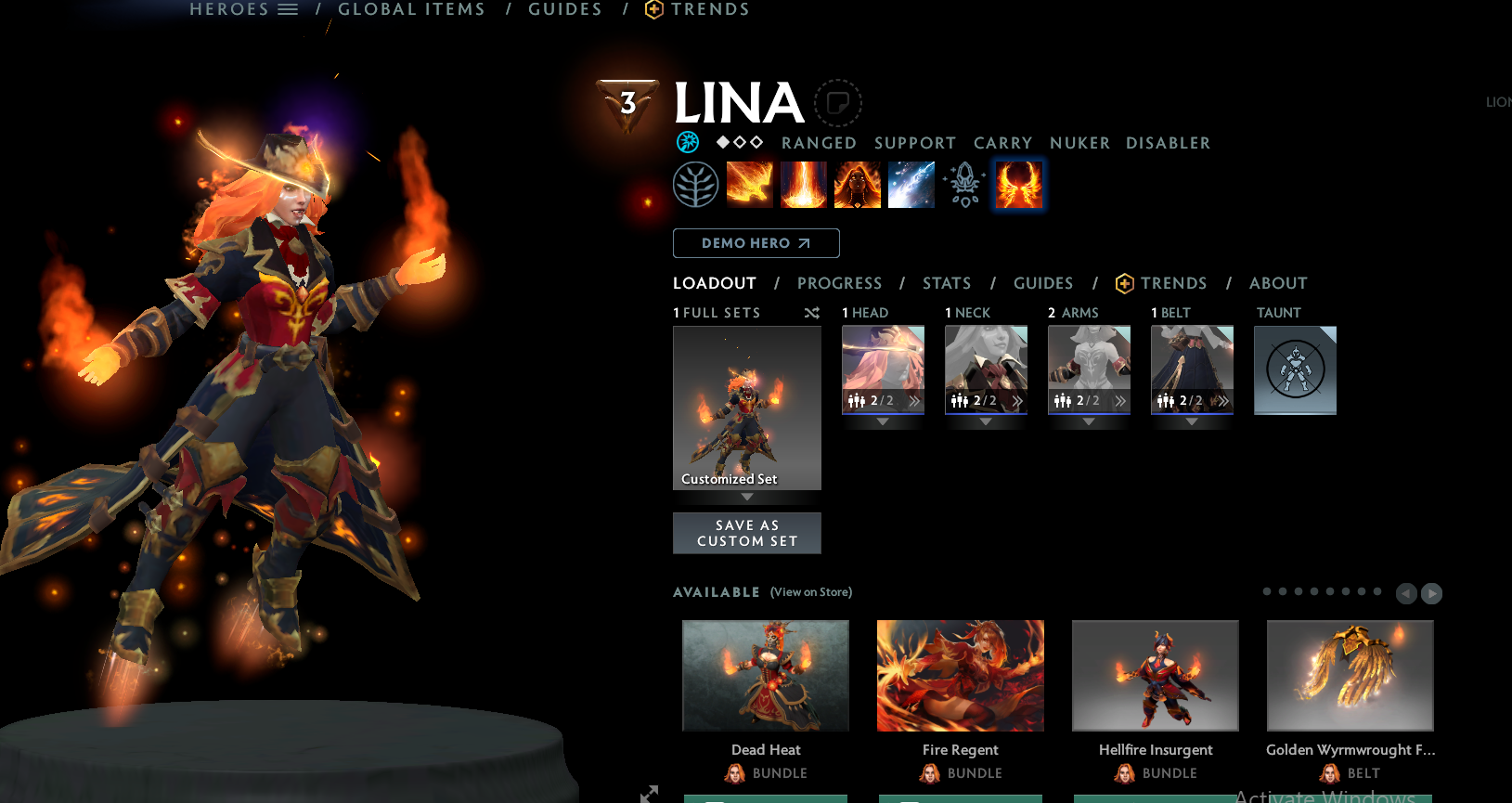Image resolution: width=1512 pixels, height=803 pixels.
Task: Switch to the Stats tab
Action: click(946, 283)
